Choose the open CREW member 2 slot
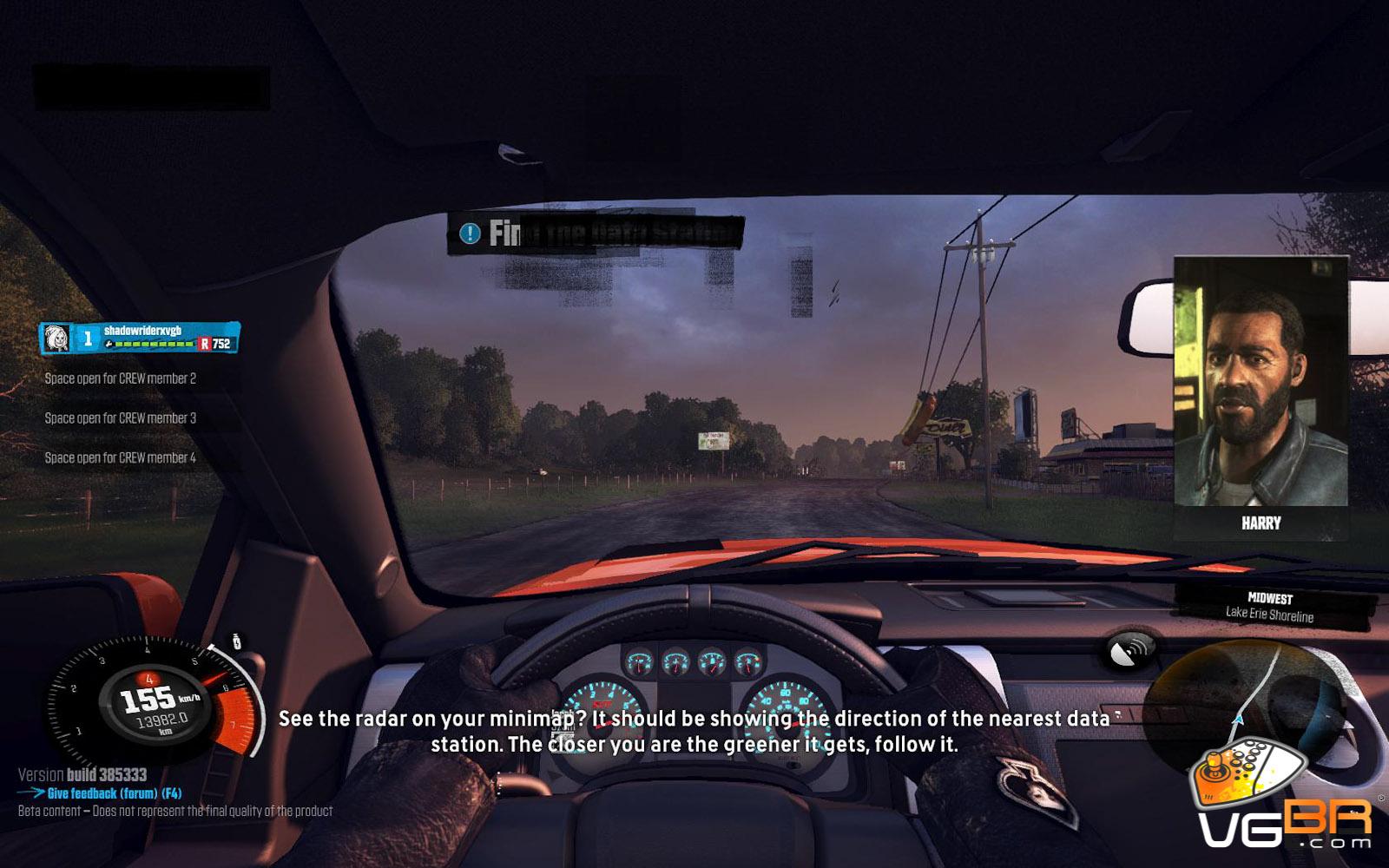Screen dimensions: 1389x868 pyautogui.click(x=121, y=378)
